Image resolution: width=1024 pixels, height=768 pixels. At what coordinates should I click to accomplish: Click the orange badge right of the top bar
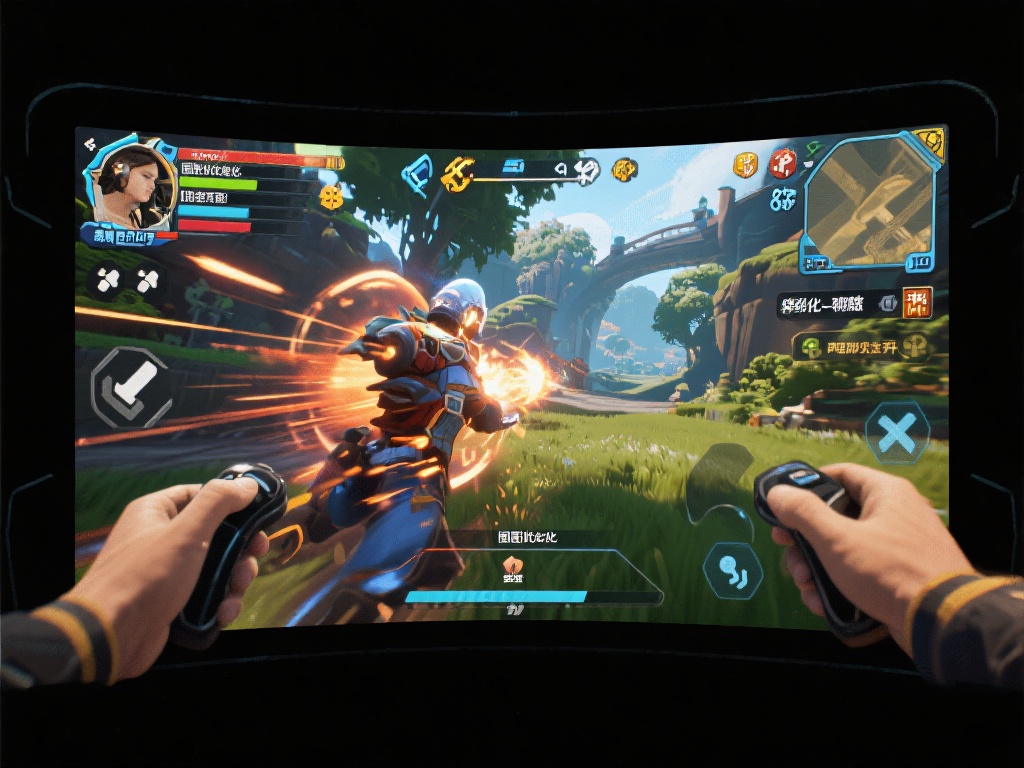click(624, 169)
